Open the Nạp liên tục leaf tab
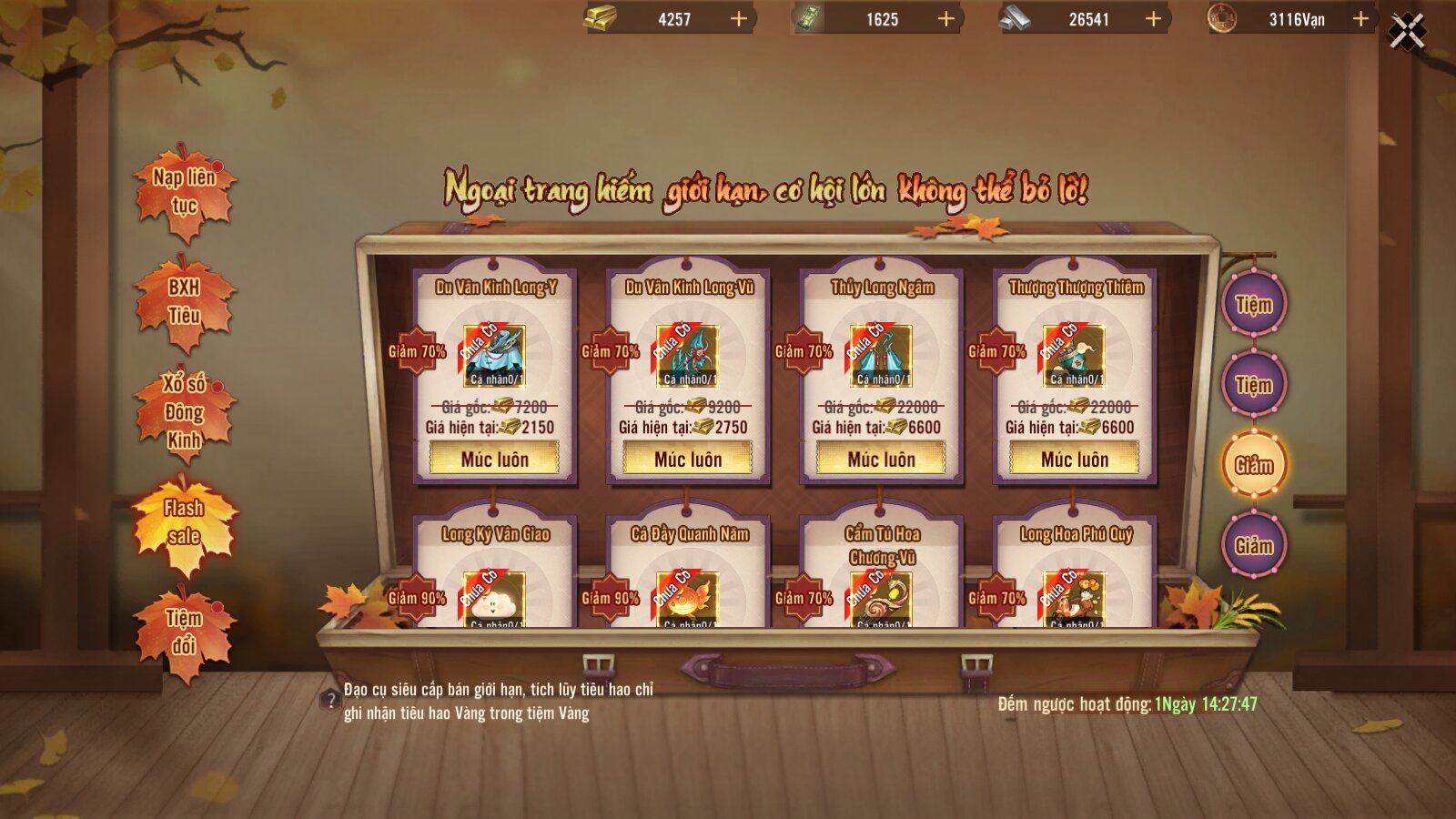The height and width of the screenshot is (819, 1456). tap(185, 191)
